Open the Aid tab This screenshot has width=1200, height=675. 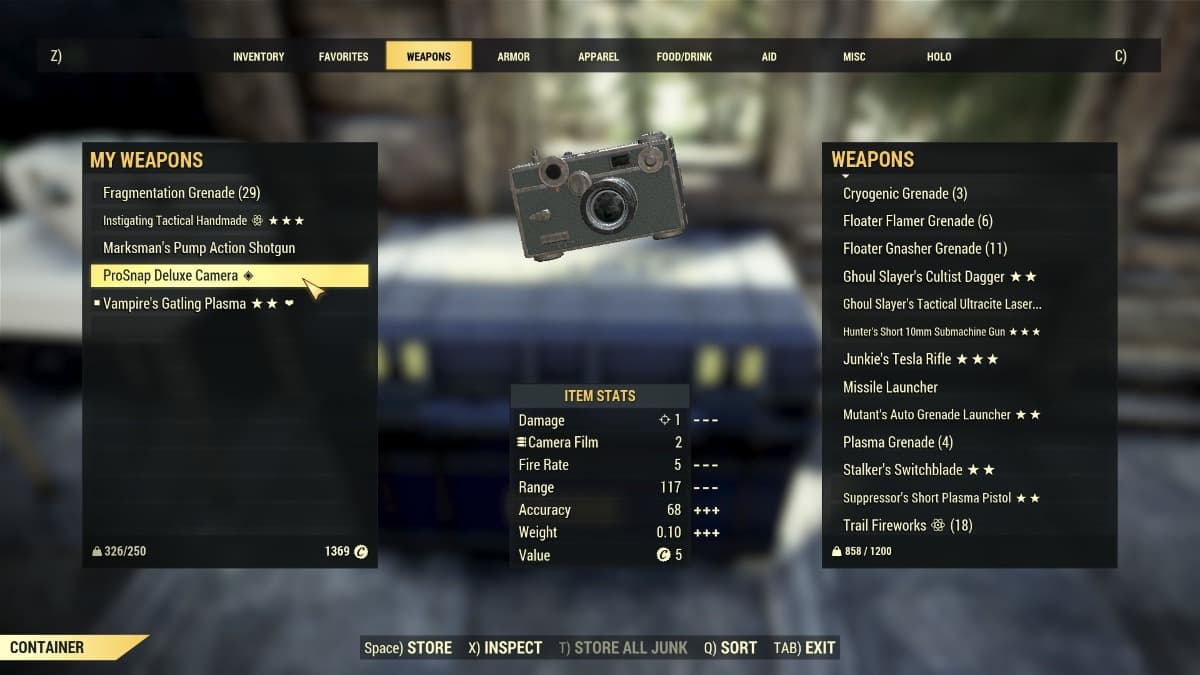[768, 57]
